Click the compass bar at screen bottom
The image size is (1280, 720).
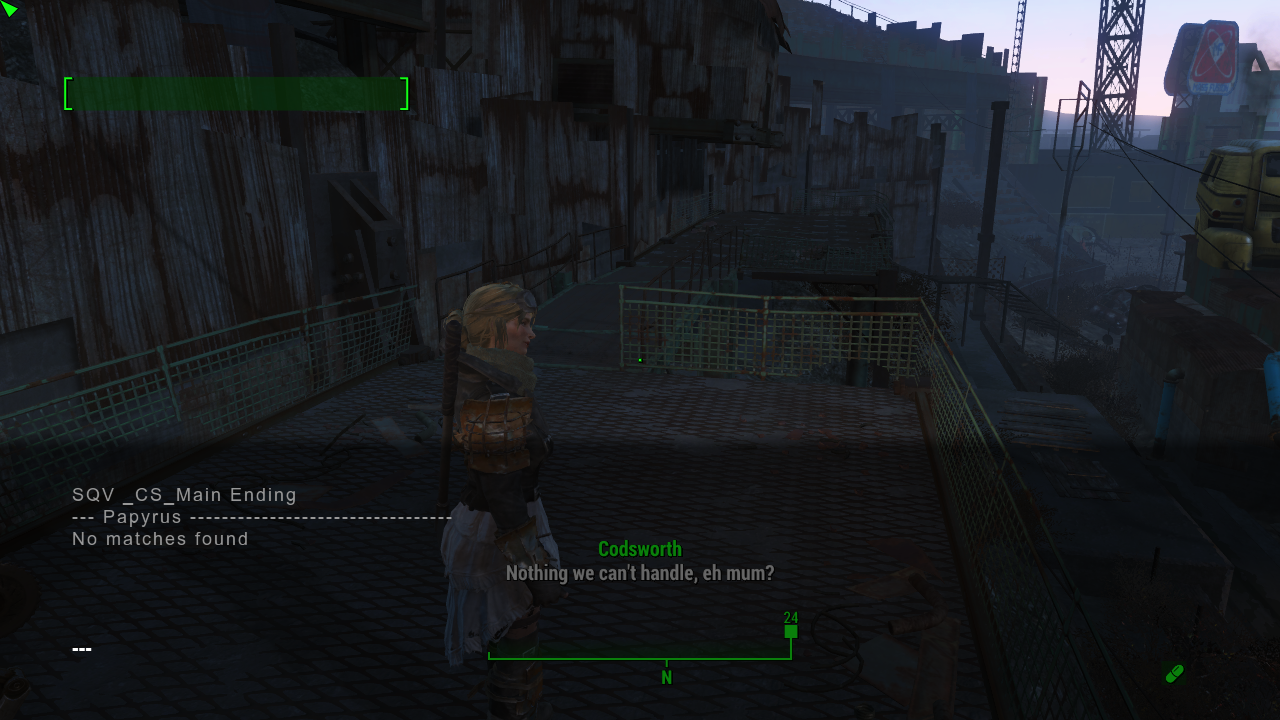click(640, 657)
